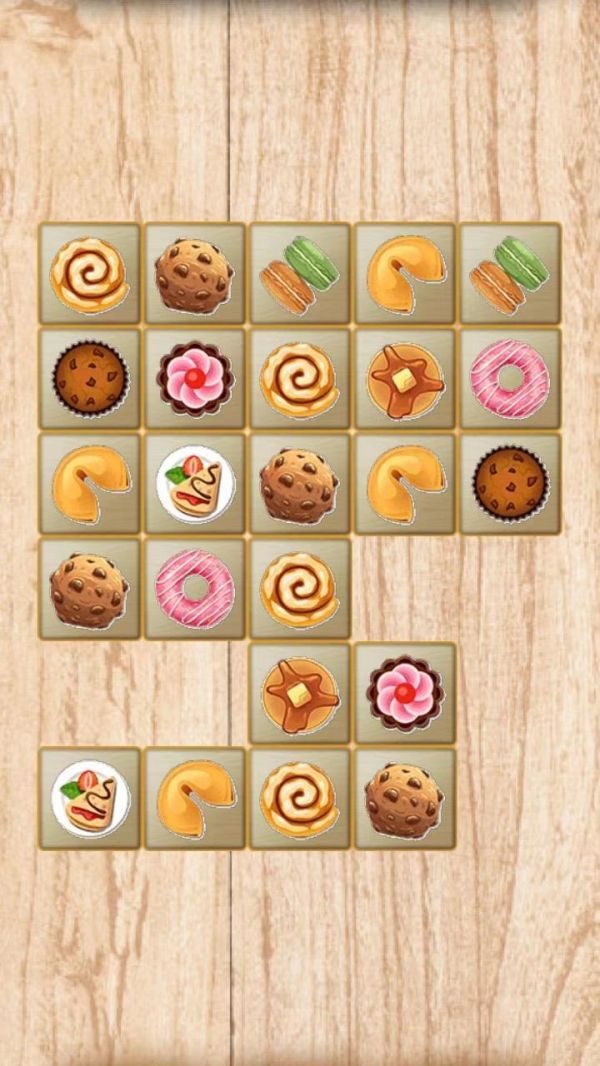This screenshot has height=1066, width=600.
Task: Tap the macaron tile between cookie and fortune cookie
Action: [x=300, y=273]
